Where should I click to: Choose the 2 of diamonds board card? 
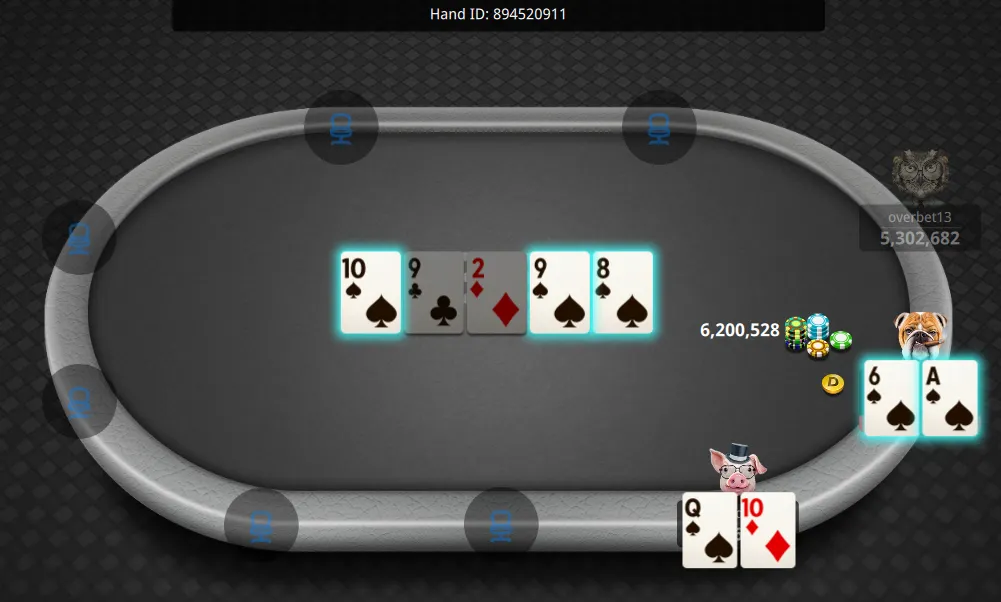click(496, 292)
